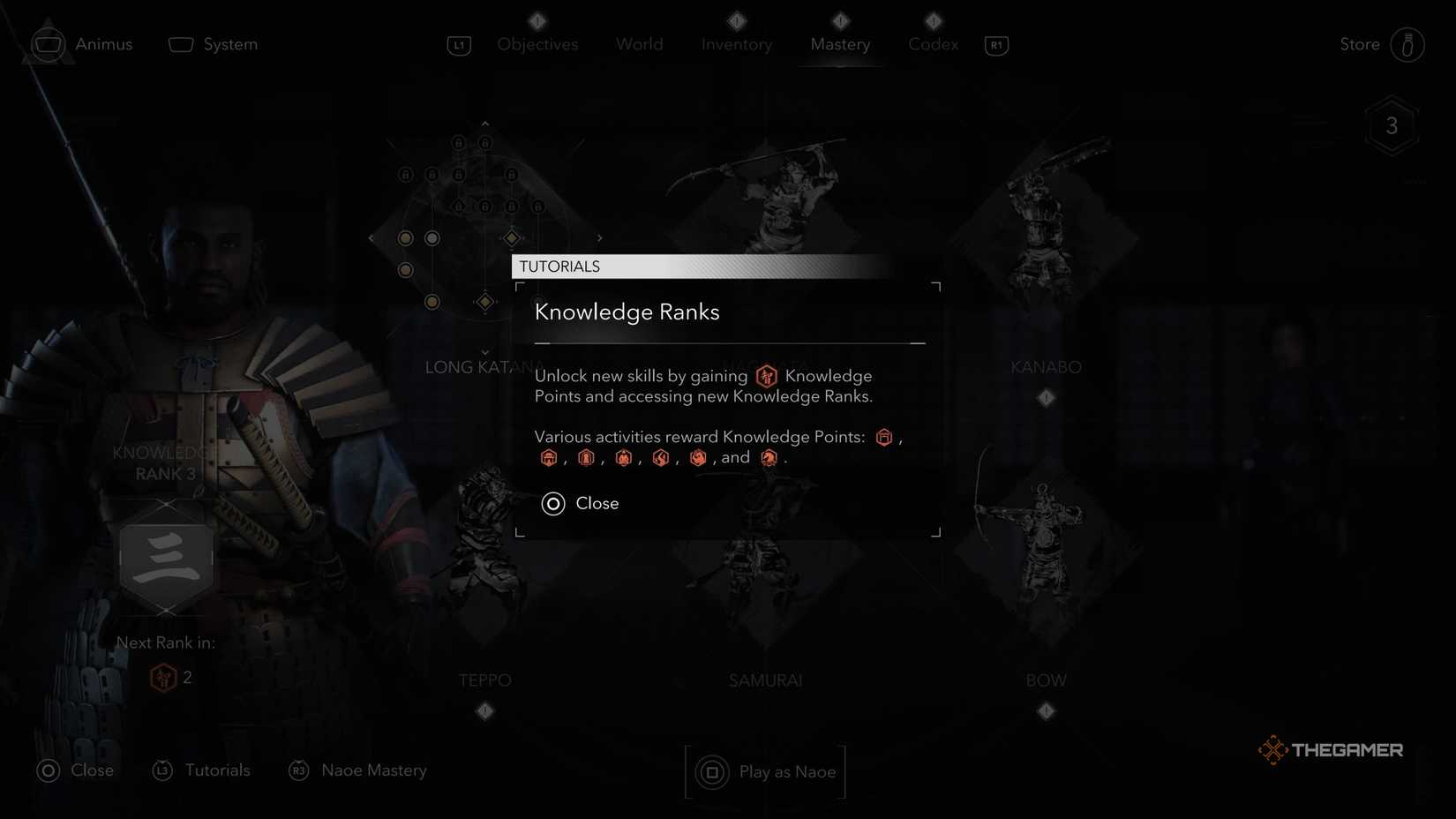Select the Knowledge Rank 3 kanji emblem
1456x819 pixels.
166,559
